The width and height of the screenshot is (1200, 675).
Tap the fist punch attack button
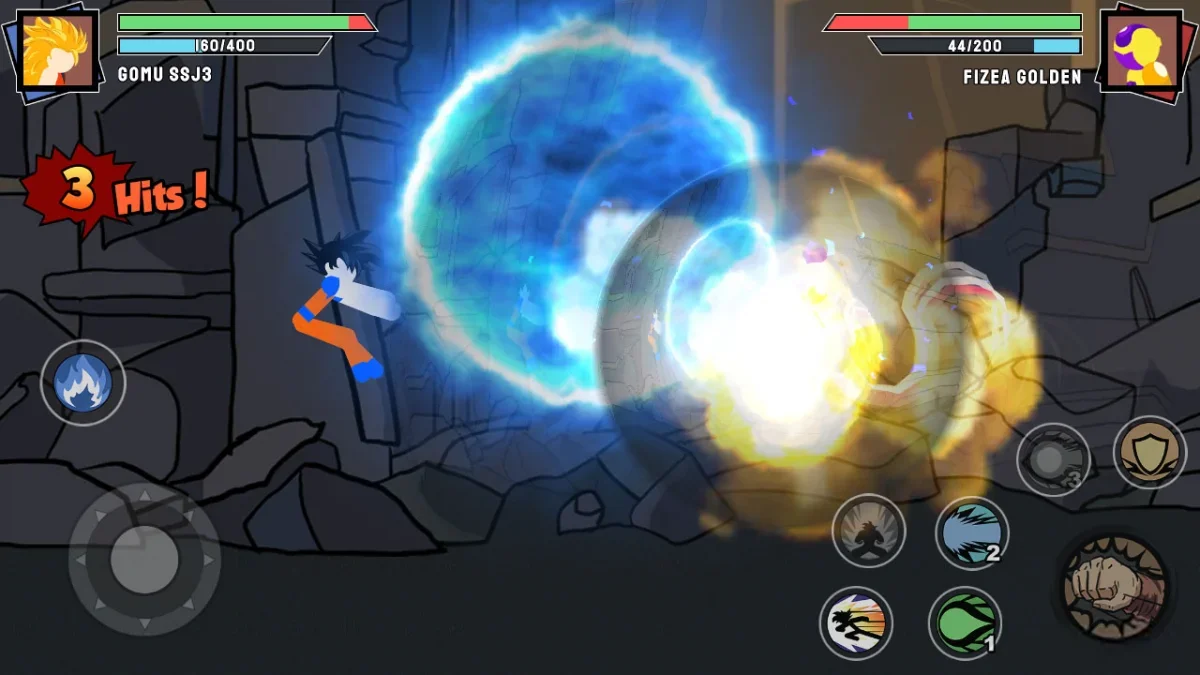tap(1114, 587)
